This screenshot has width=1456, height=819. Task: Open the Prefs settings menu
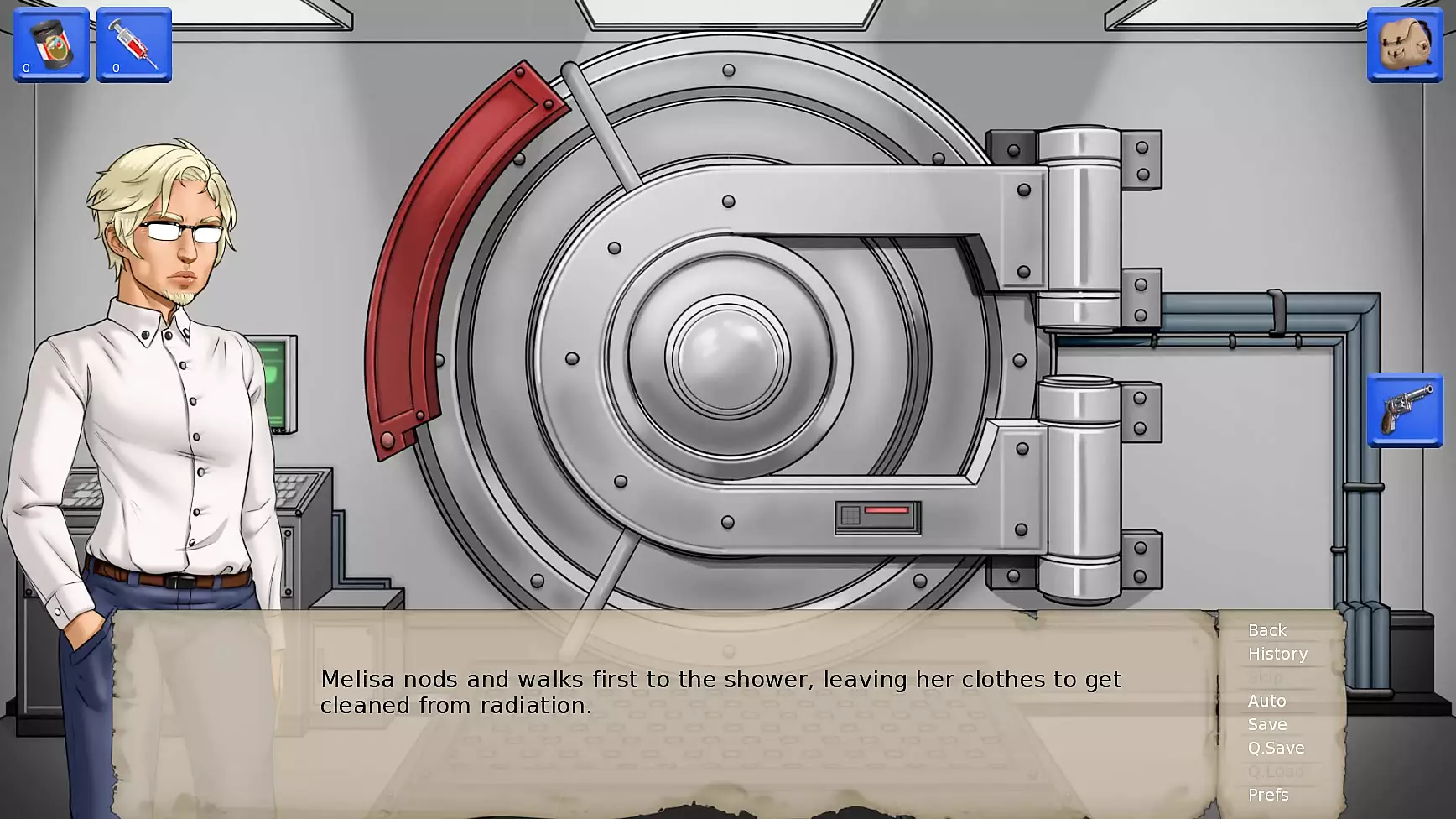(1267, 795)
